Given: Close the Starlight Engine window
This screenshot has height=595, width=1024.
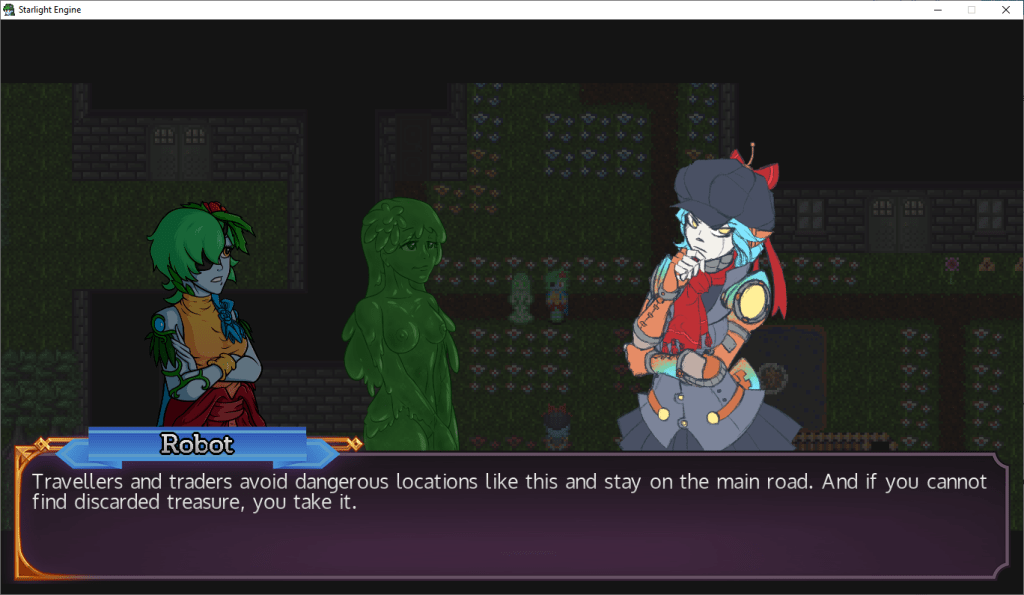Looking at the screenshot, I should coord(1004,9).
